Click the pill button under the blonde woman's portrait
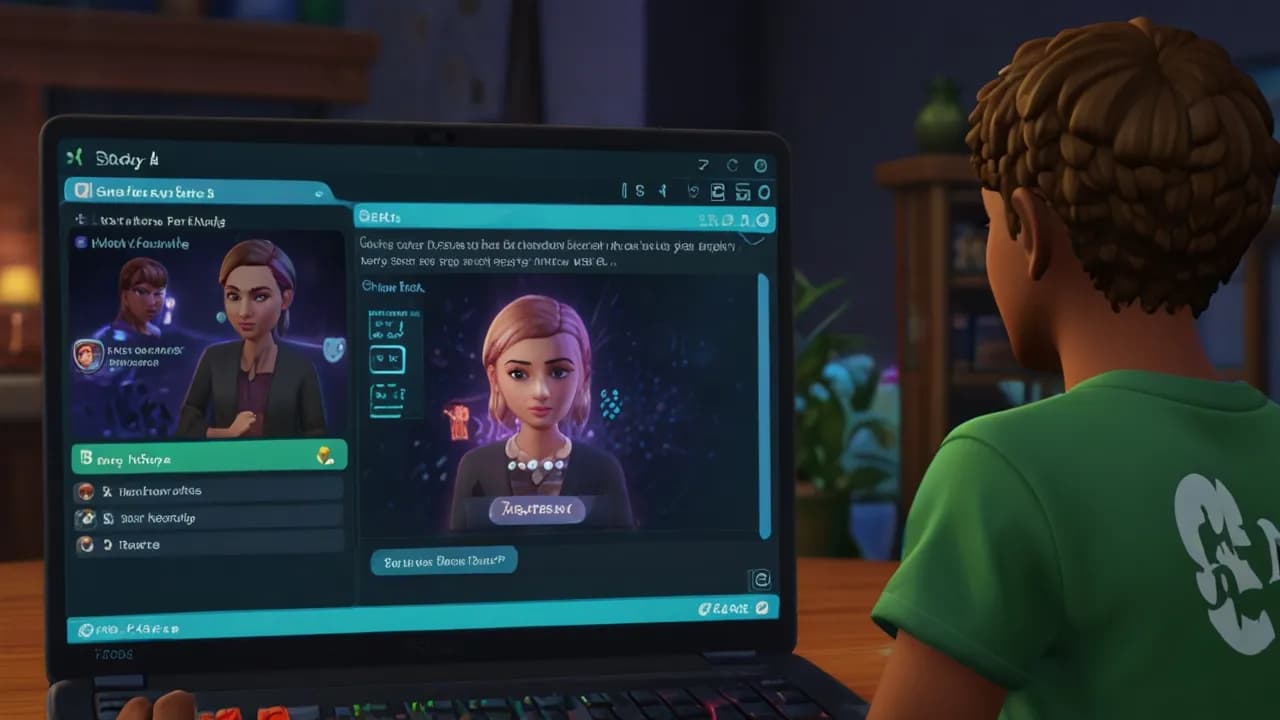The image size is (1280, 720). [536, 510]
